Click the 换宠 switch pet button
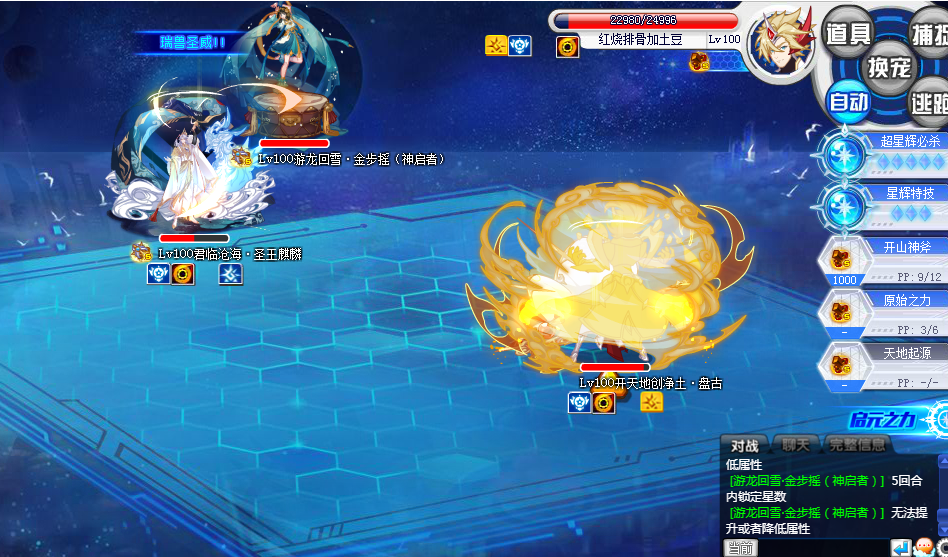 (x=888, y=68)
